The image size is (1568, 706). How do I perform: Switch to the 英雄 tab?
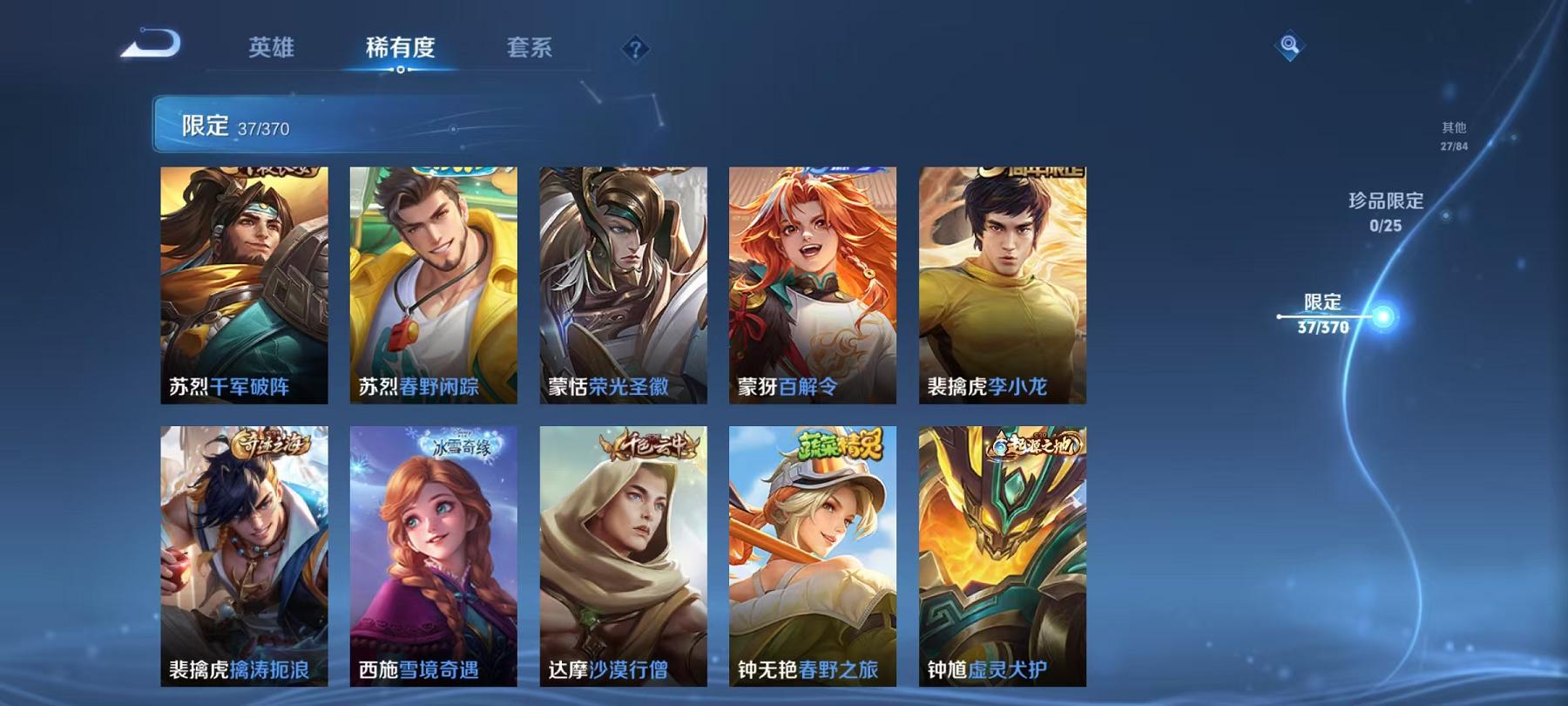point(273,50)
